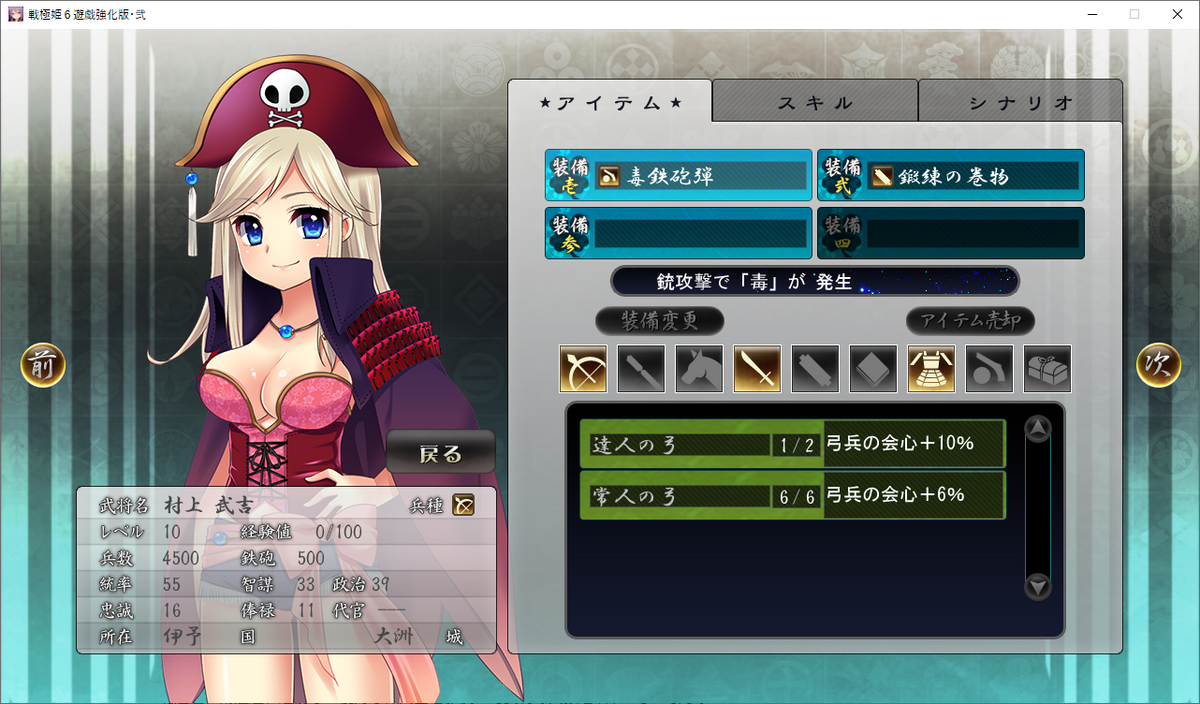The width and height of the screenshot is (1200, 704).
Task: Open the シナリオ tab
Action: (1020, 102)
